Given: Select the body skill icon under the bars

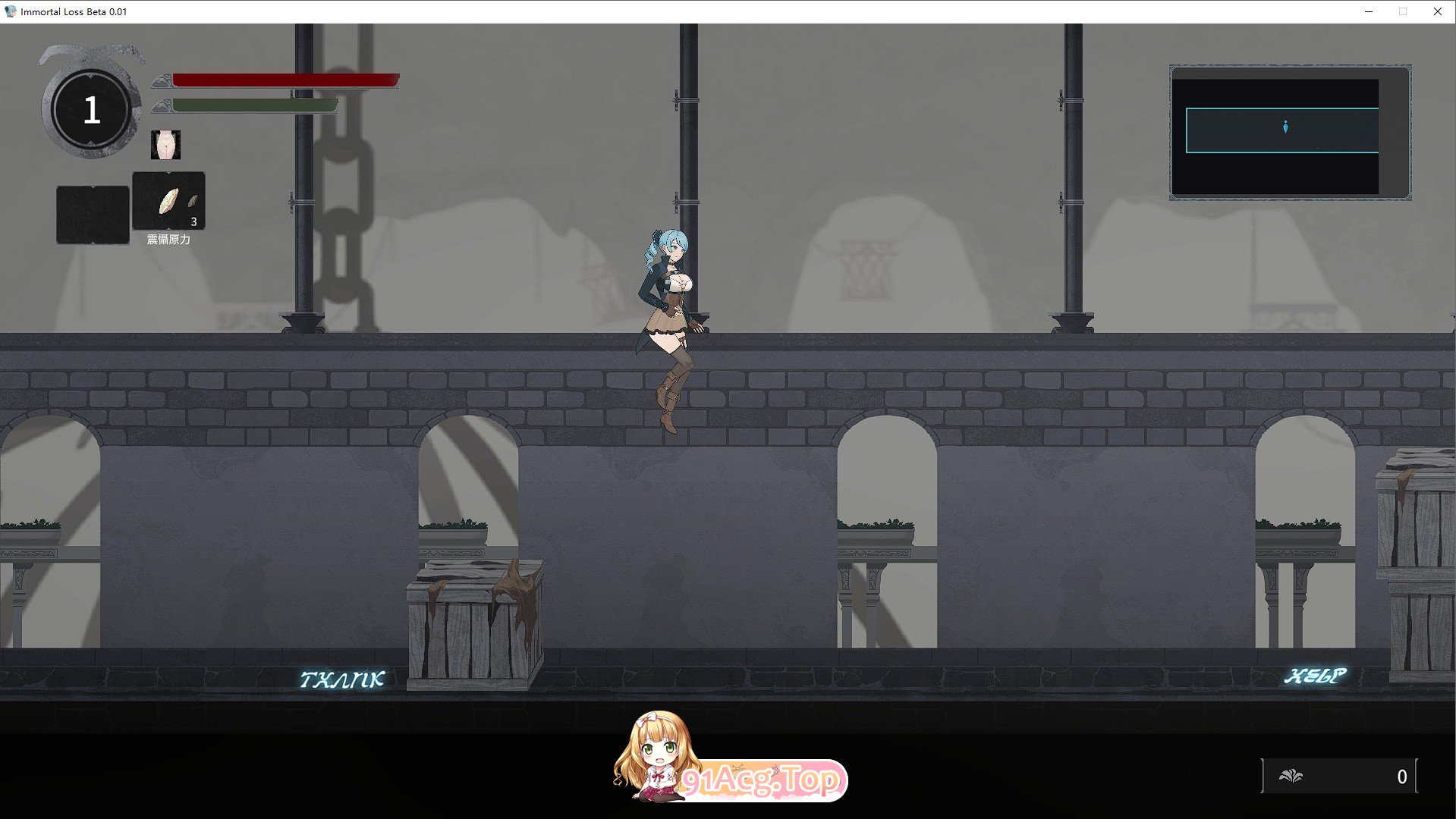Looking at the screenshot, I should (166, 144).
